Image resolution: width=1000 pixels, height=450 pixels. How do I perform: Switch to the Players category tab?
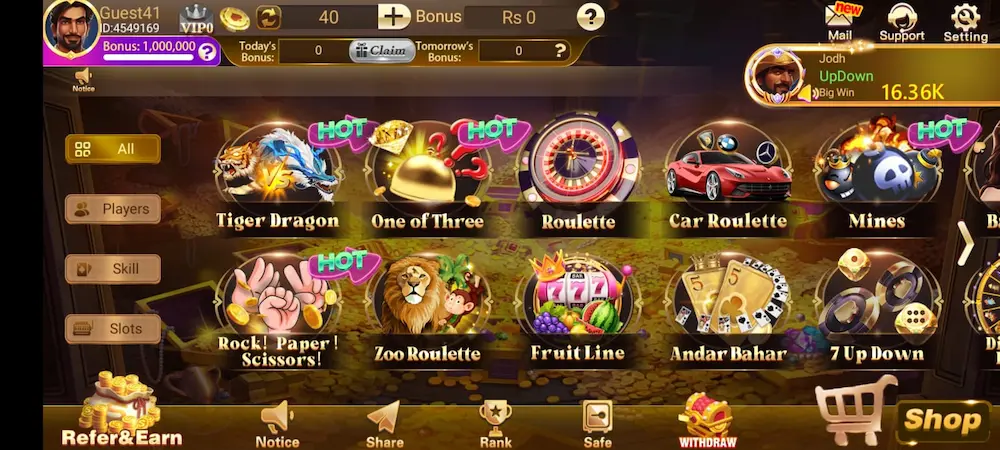113,209
